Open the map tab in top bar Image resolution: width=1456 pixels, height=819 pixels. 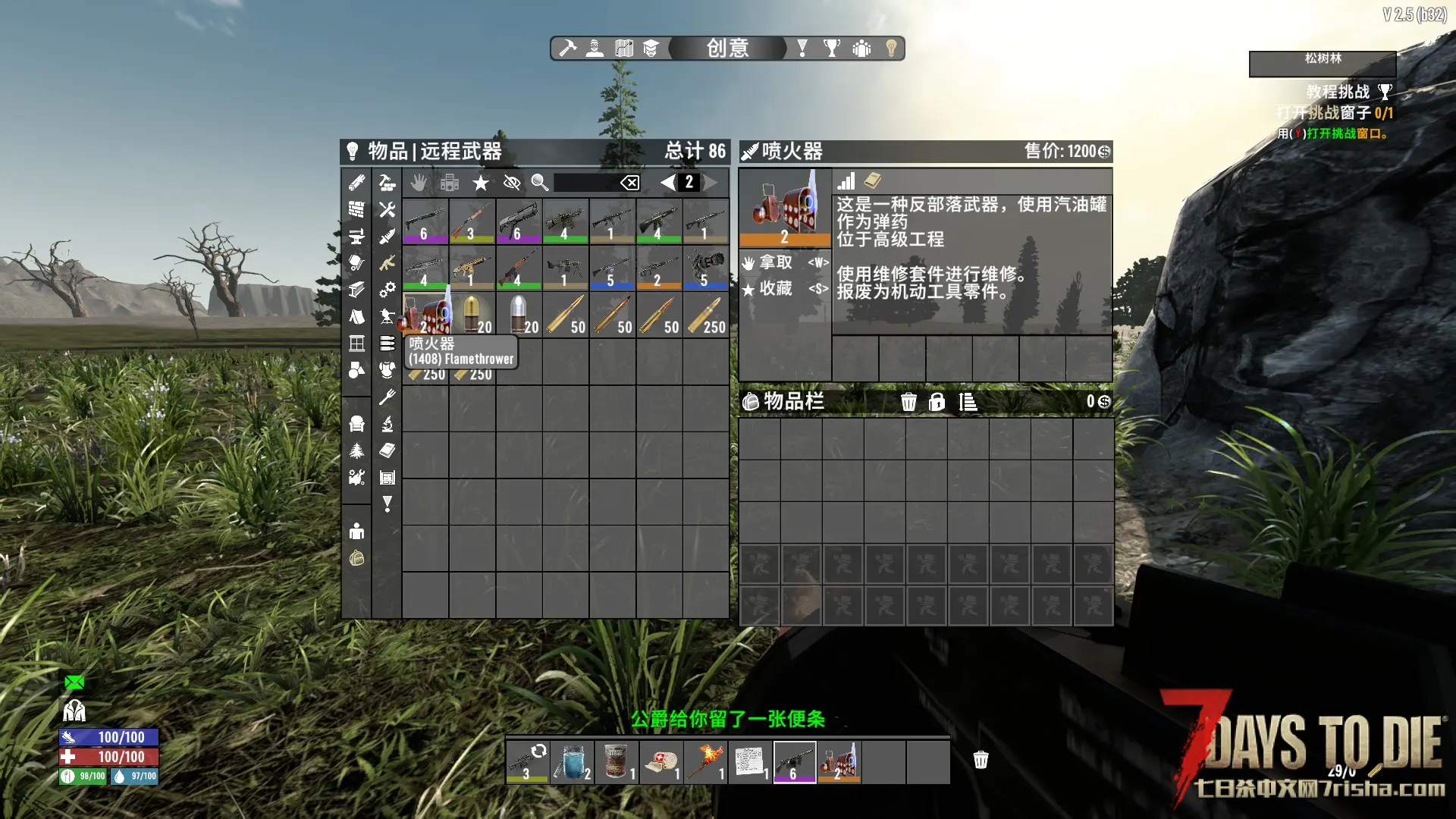[624, 49]
